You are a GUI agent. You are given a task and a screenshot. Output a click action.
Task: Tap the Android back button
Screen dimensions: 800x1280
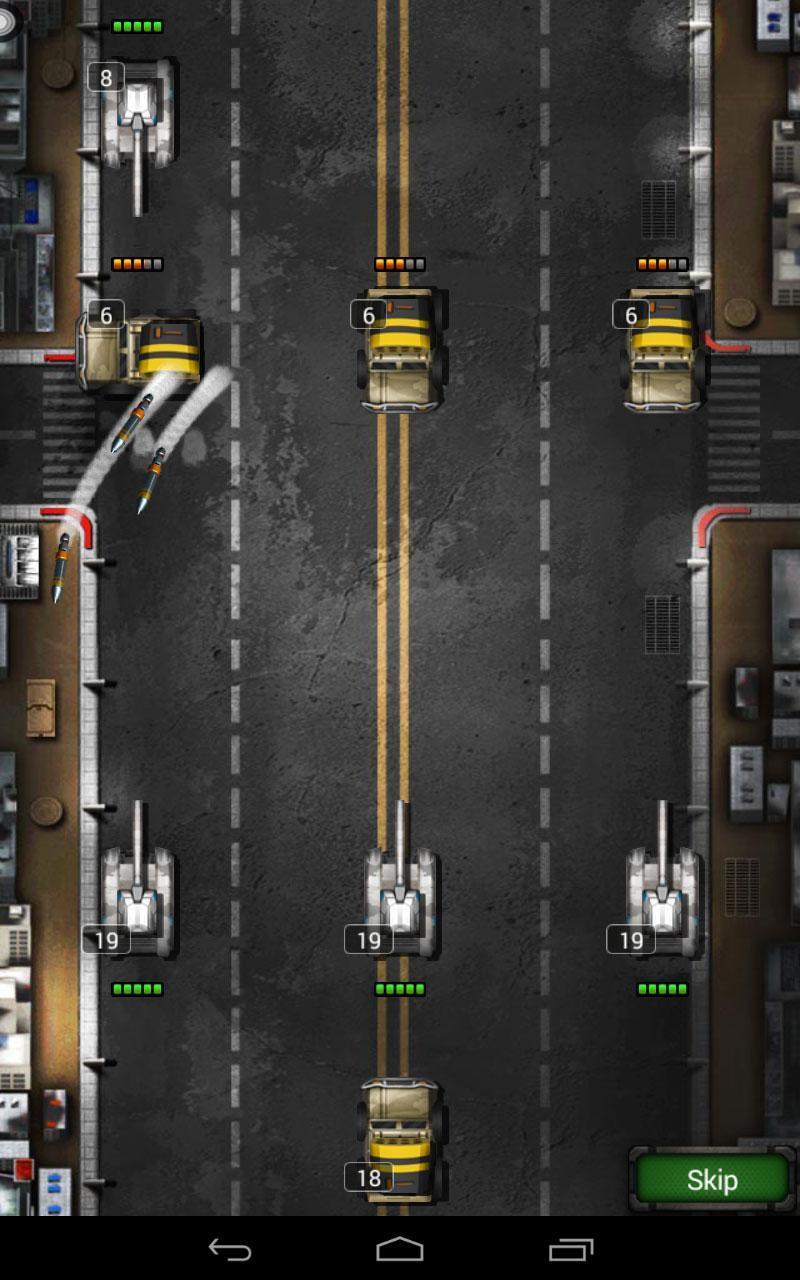coord(230,1249)
